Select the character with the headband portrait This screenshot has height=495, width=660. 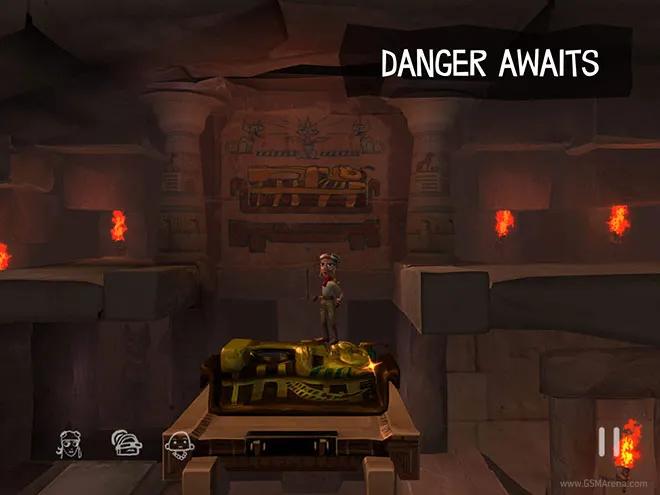[71, 442]
